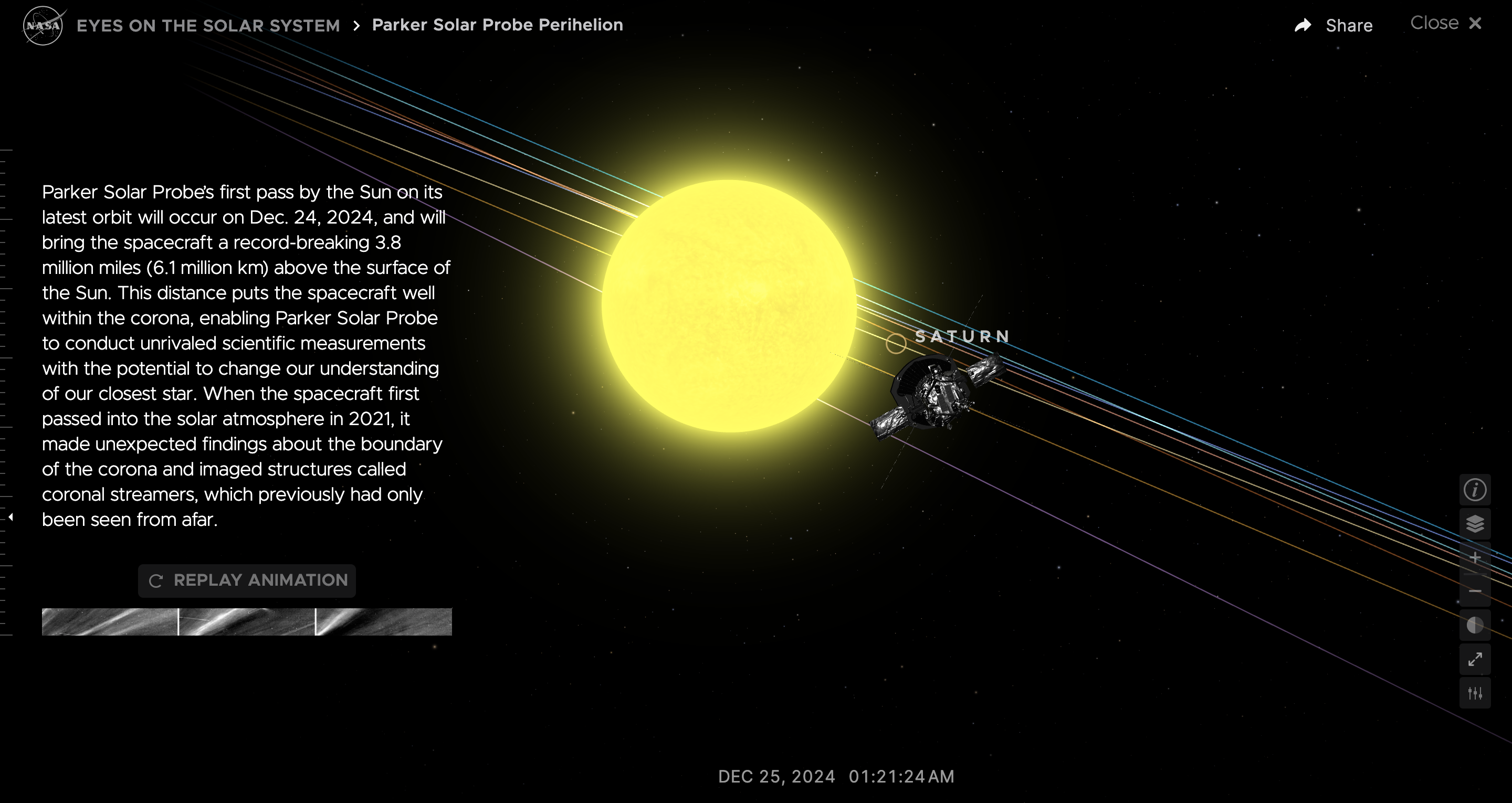Viewport: 1512px width, 803px height.
Task: Click the small arrow on the left edge
Action: (x=10, y=517)
